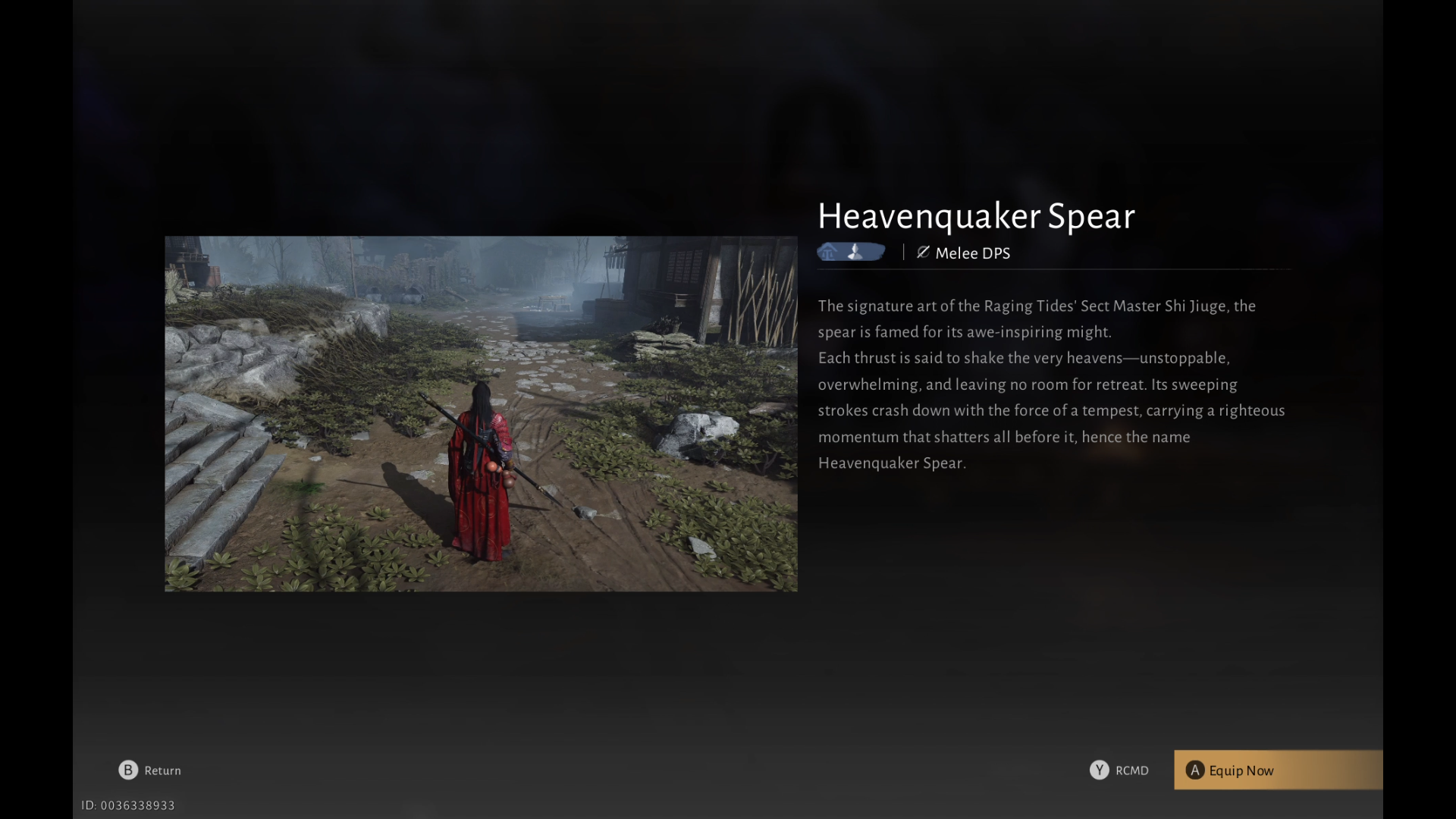
Task: Click the gameplay preview screenshot
Action: click(481, 414)
